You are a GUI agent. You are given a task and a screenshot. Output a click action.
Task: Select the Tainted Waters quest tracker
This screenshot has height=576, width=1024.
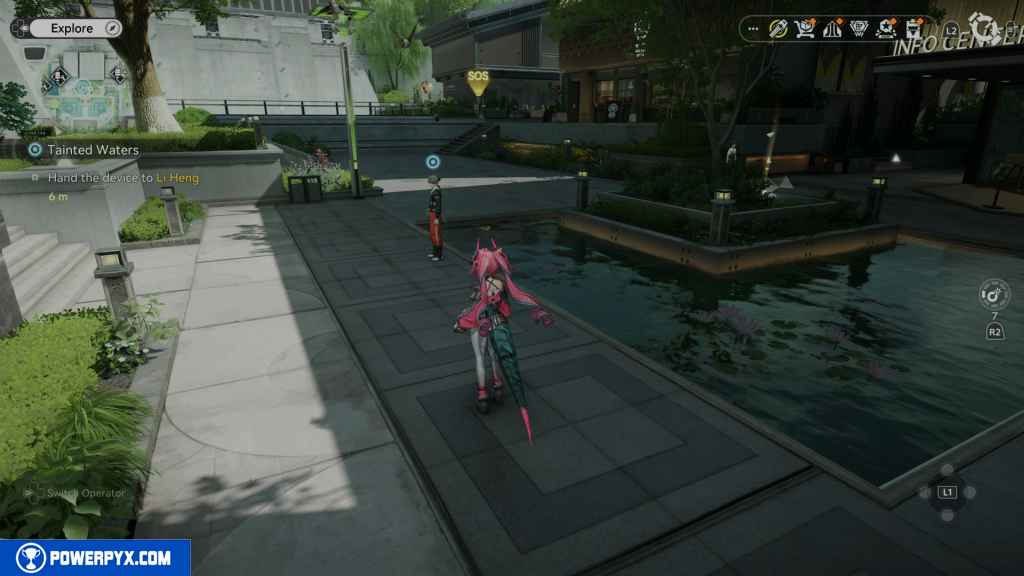[92, 150]
